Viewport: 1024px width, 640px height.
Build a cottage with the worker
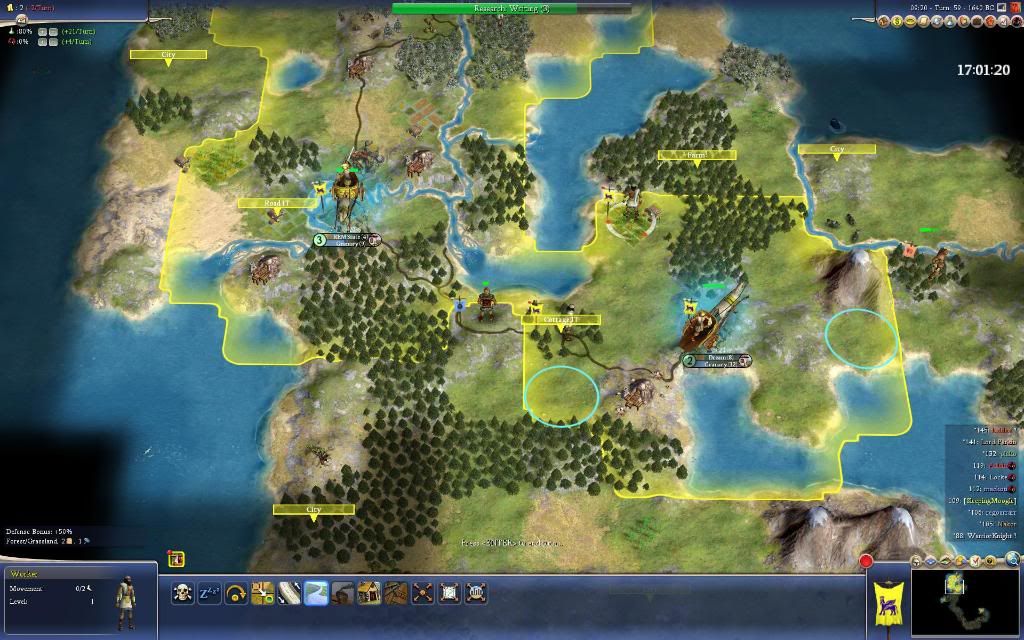[x=370, y=592]
